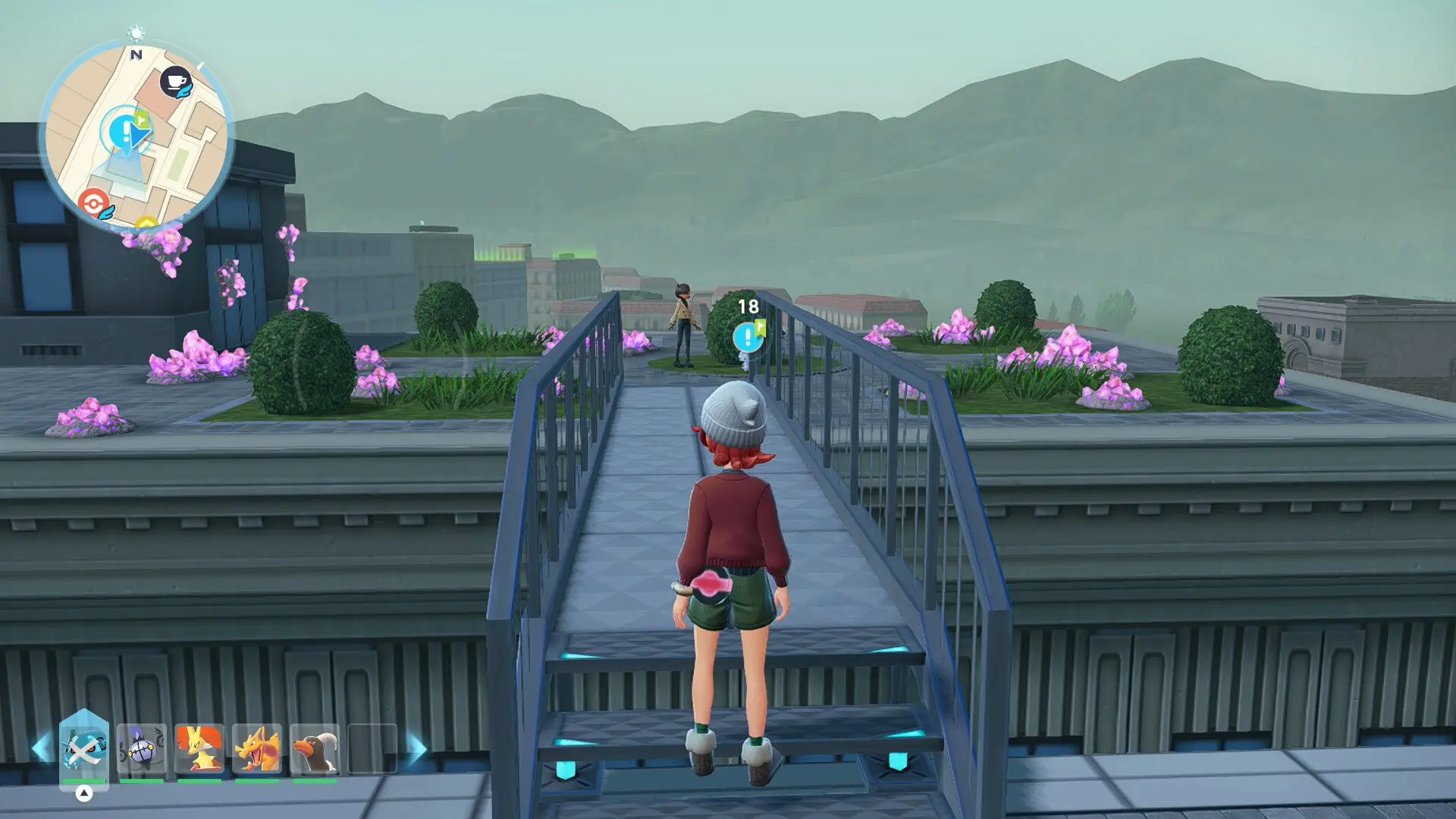This screenshot has height=819, width=1456.
Task: Click the party bar's right arrow
Action: coord(416,748)
